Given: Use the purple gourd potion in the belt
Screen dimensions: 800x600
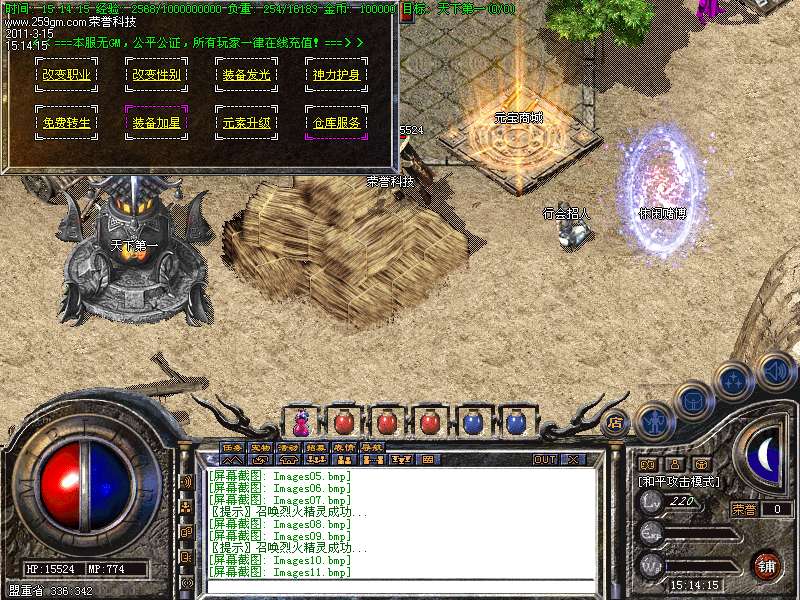Looking at the screenshot, I should 300,422.
